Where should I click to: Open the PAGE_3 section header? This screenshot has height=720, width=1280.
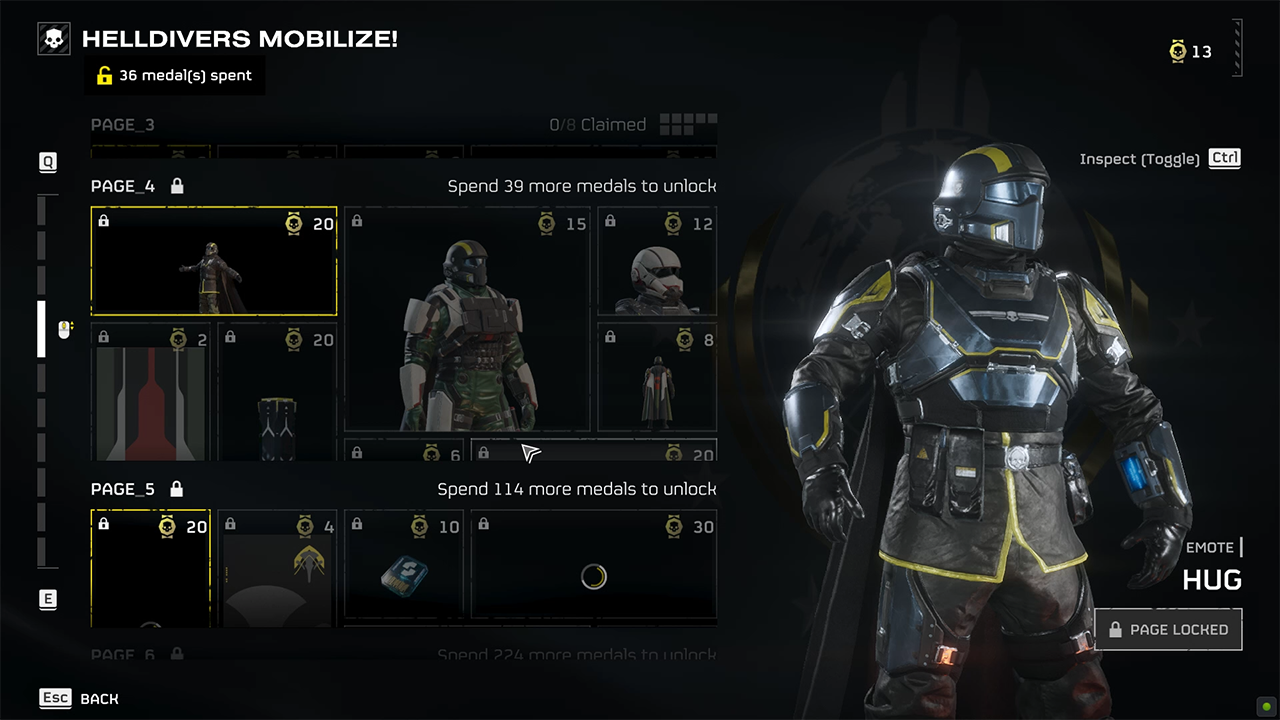(x=123, y=125)
